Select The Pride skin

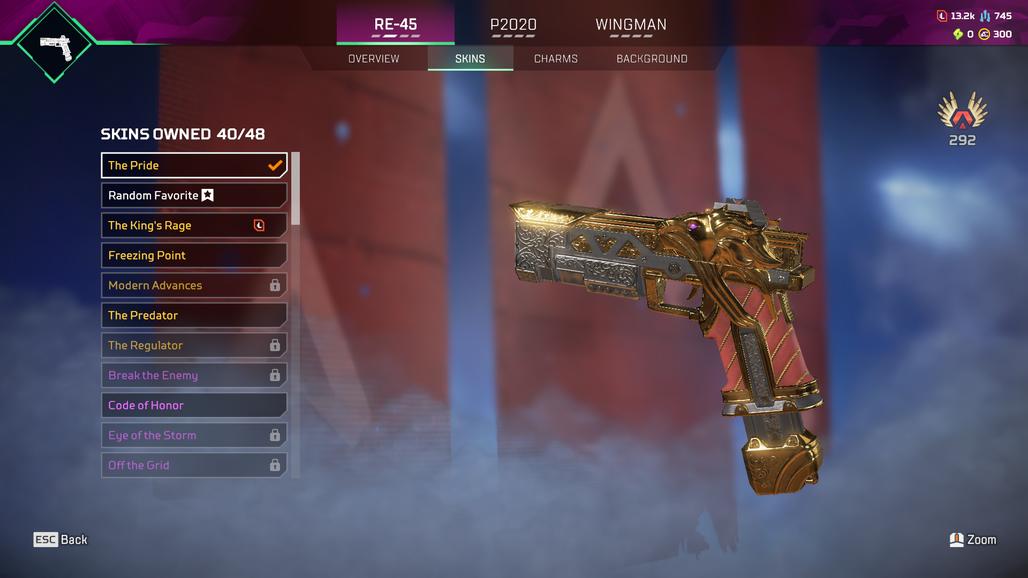tap(194, 165)
